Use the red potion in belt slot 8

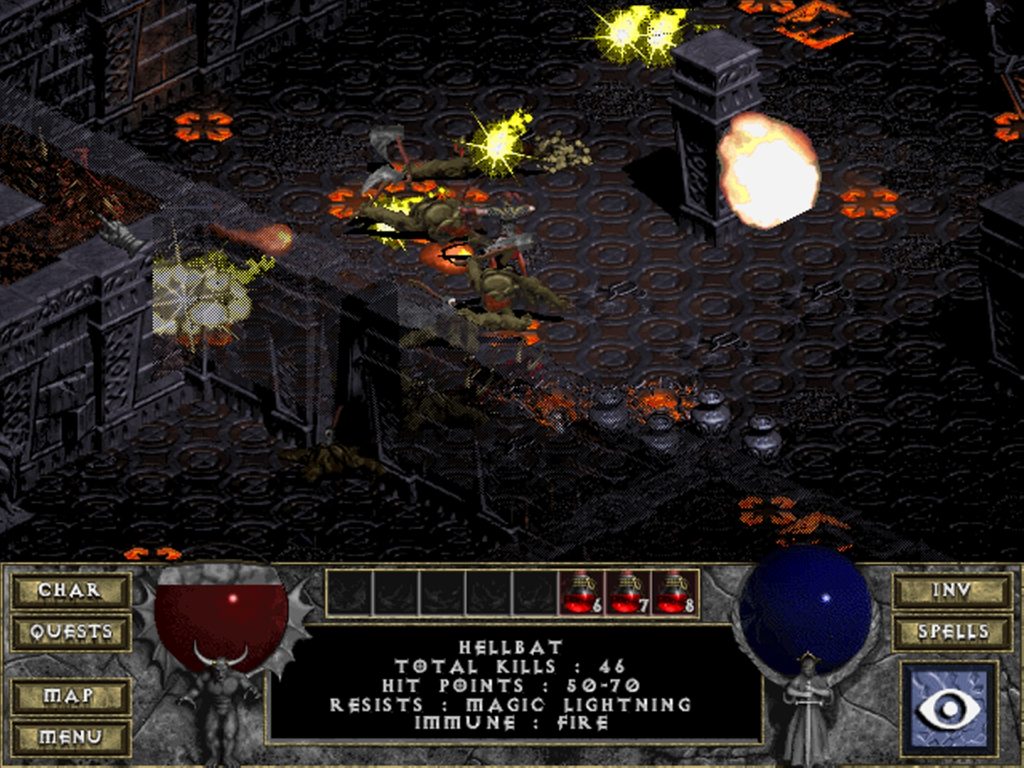(674, 592)
